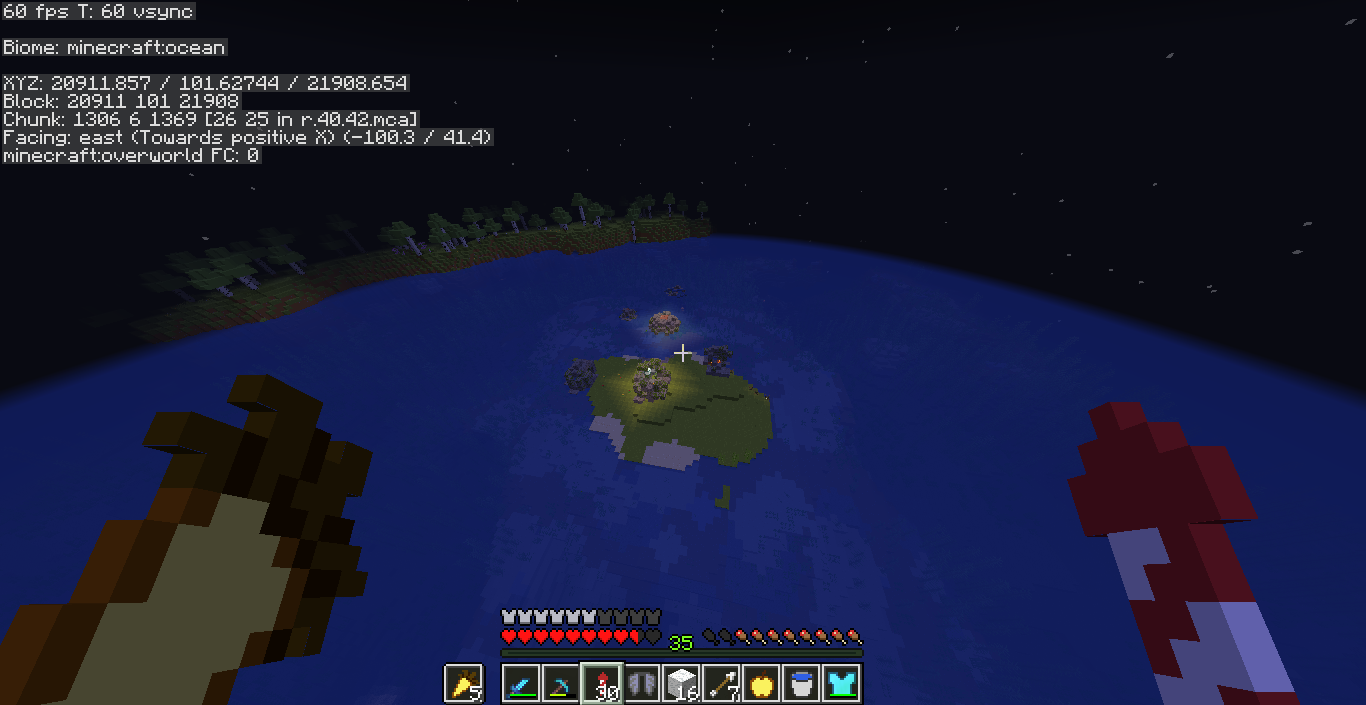
Task: Select the diamond chestplate slot
Action: [842, 684]
